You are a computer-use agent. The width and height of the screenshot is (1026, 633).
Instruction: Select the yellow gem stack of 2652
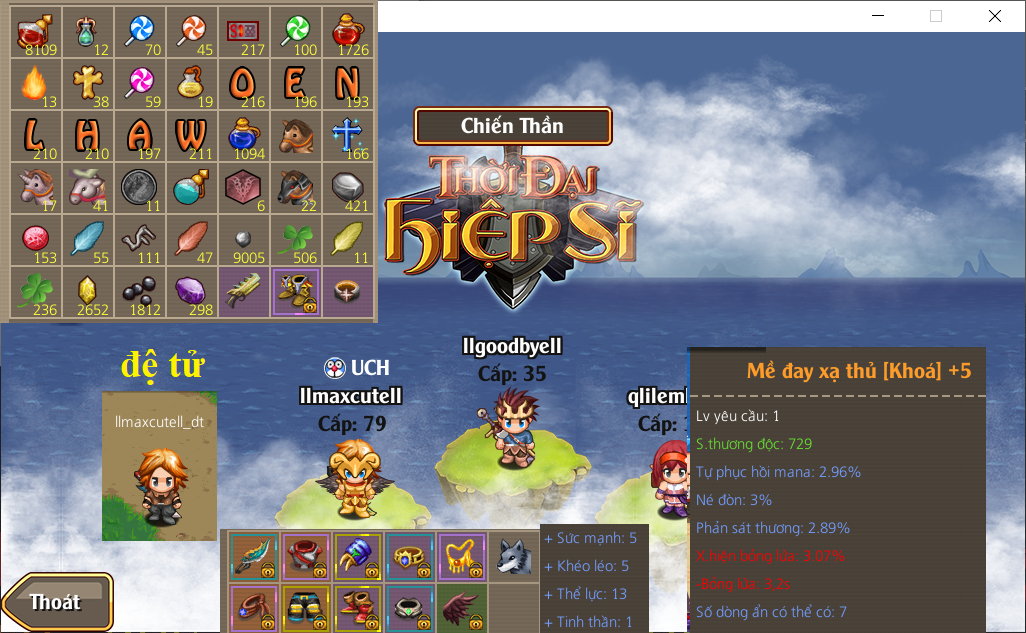(x=87, y=292)
